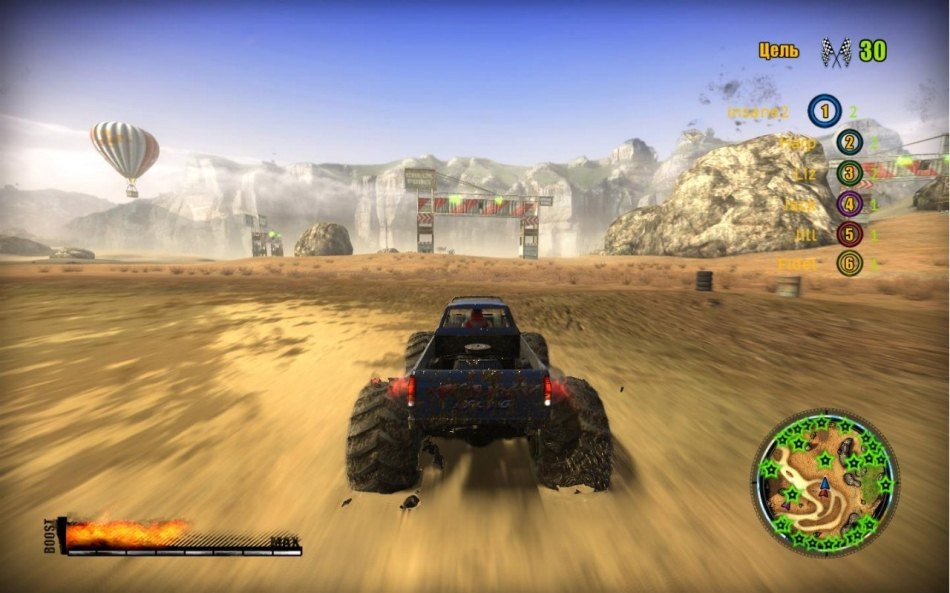Choose Jack's purple position 4 badge

[x=849, y=205]
